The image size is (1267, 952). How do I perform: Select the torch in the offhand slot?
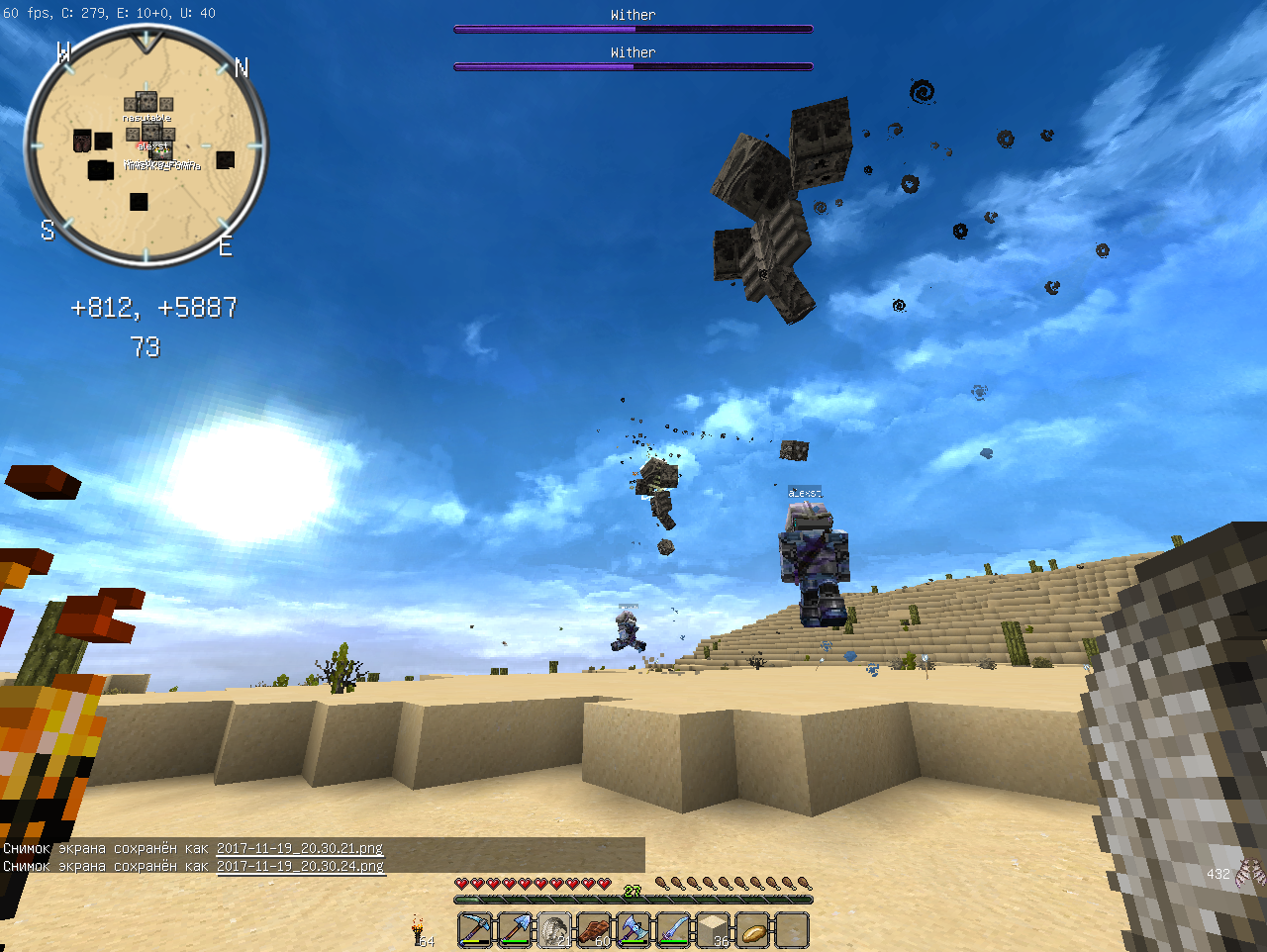tap(420, 931)
